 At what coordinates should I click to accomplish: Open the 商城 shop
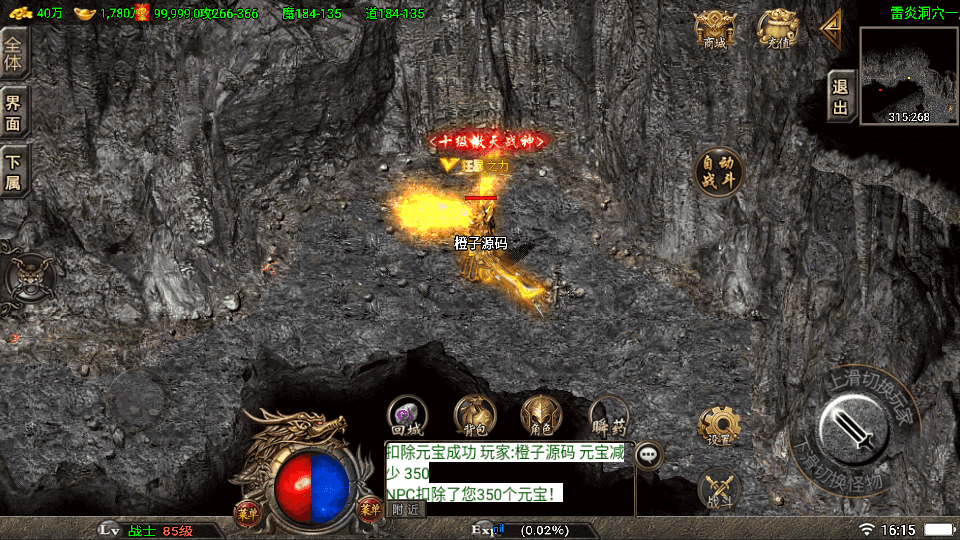(715, 30)
